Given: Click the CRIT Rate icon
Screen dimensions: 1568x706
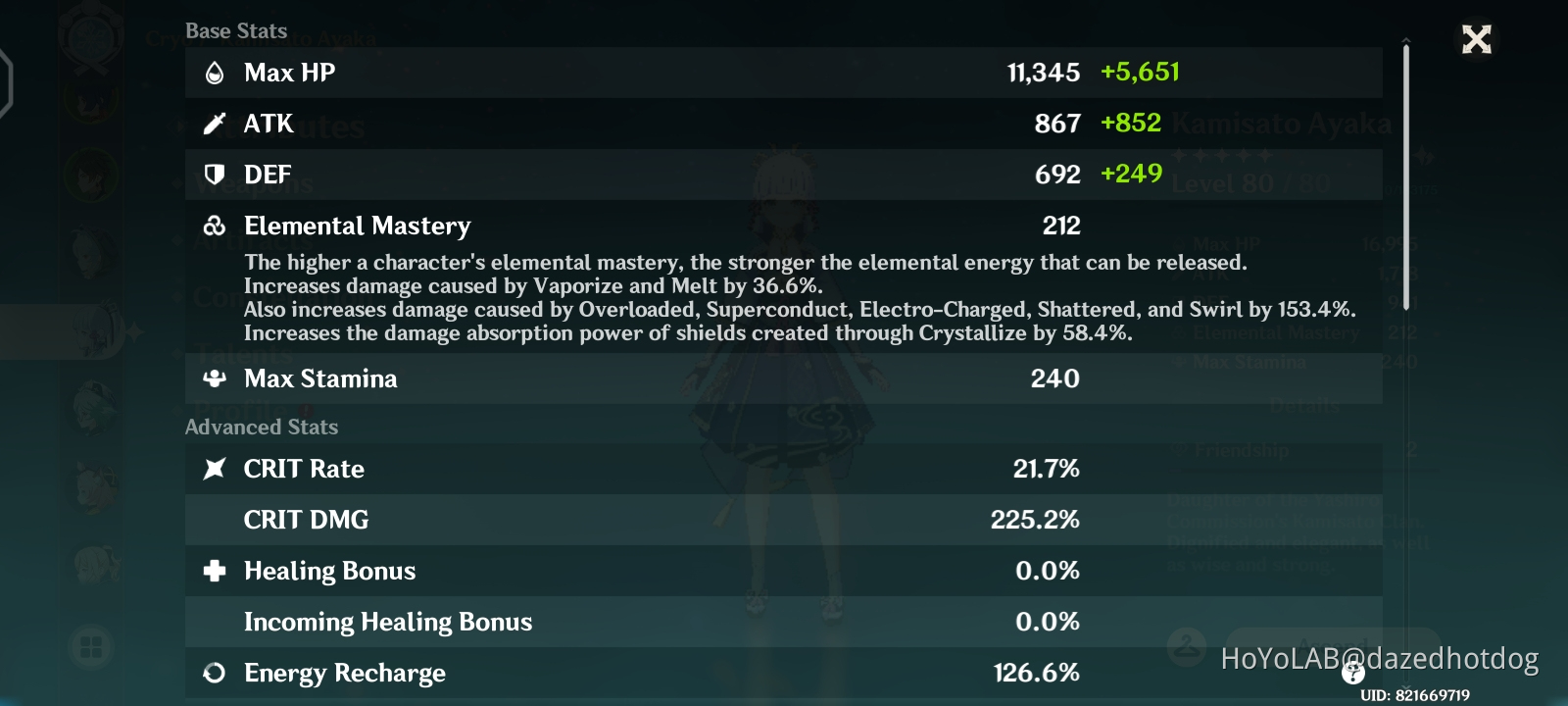Looking at the screenshot, I should 215,469.
